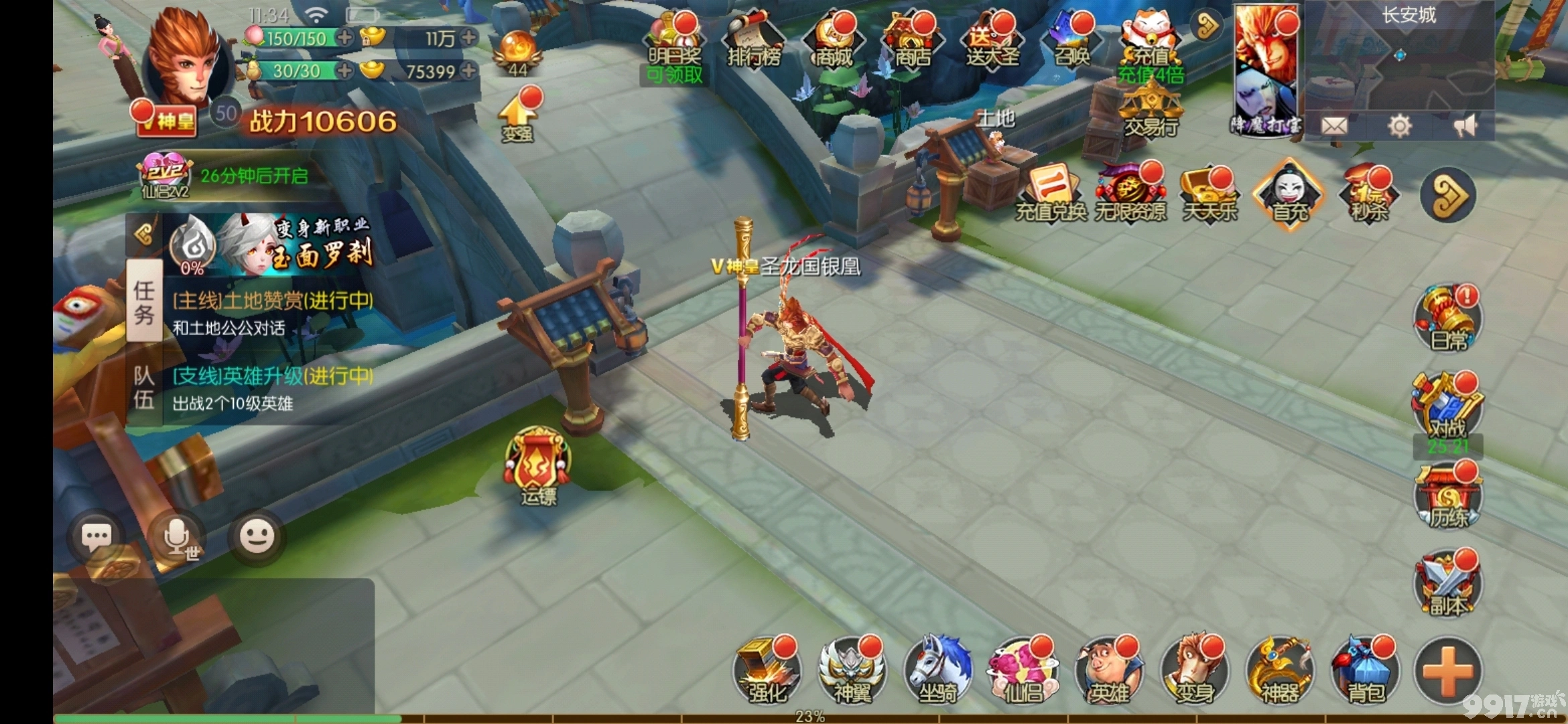Select the 主线 土地赞赏 quest entry

pyautogui.click(x=272, y=312)
